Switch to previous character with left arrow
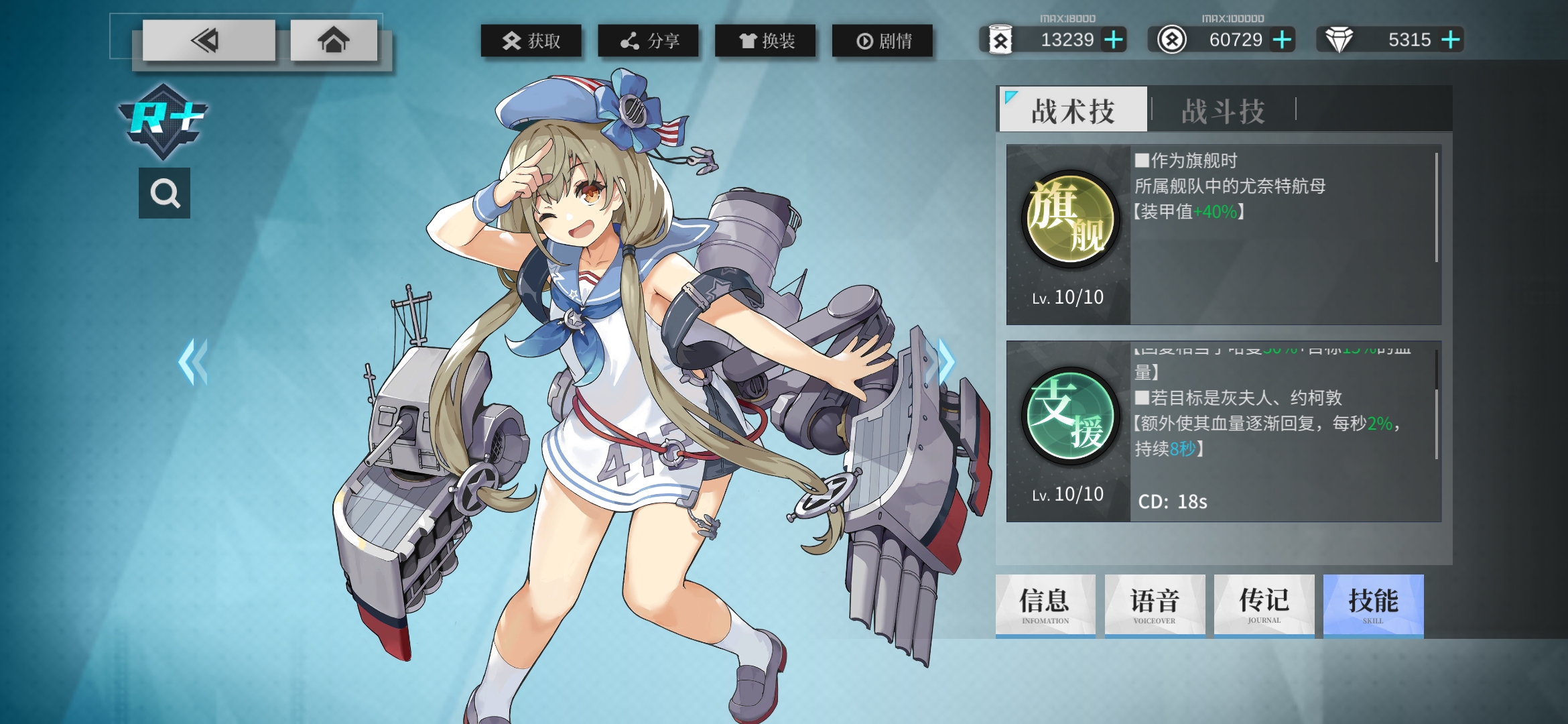The height and width of the screenshot is (724, 1568). click(193, 362)
